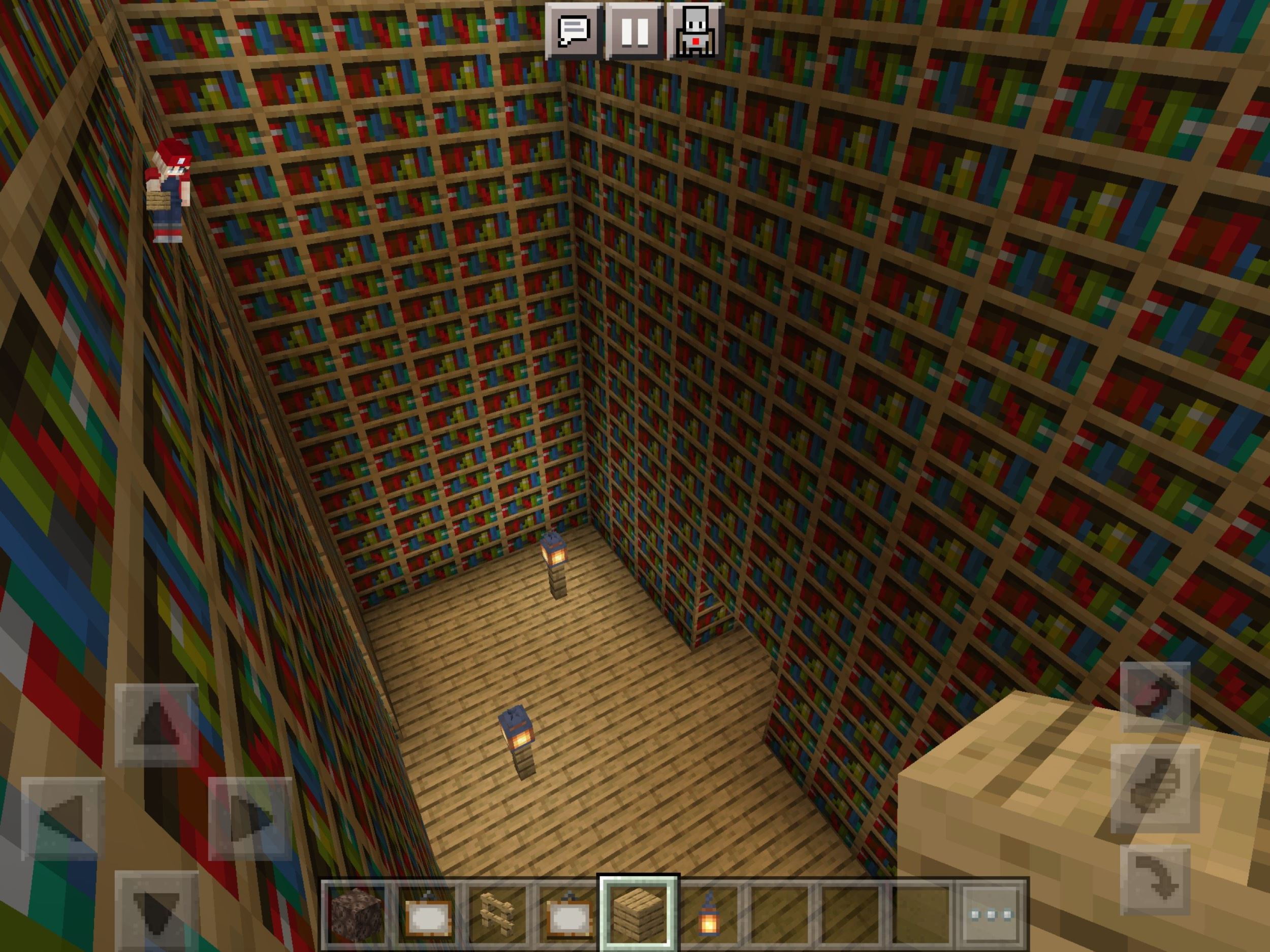The height and width of the screenshot is (952, 1270).
Task: Open the emote character button
Action: 695,31
